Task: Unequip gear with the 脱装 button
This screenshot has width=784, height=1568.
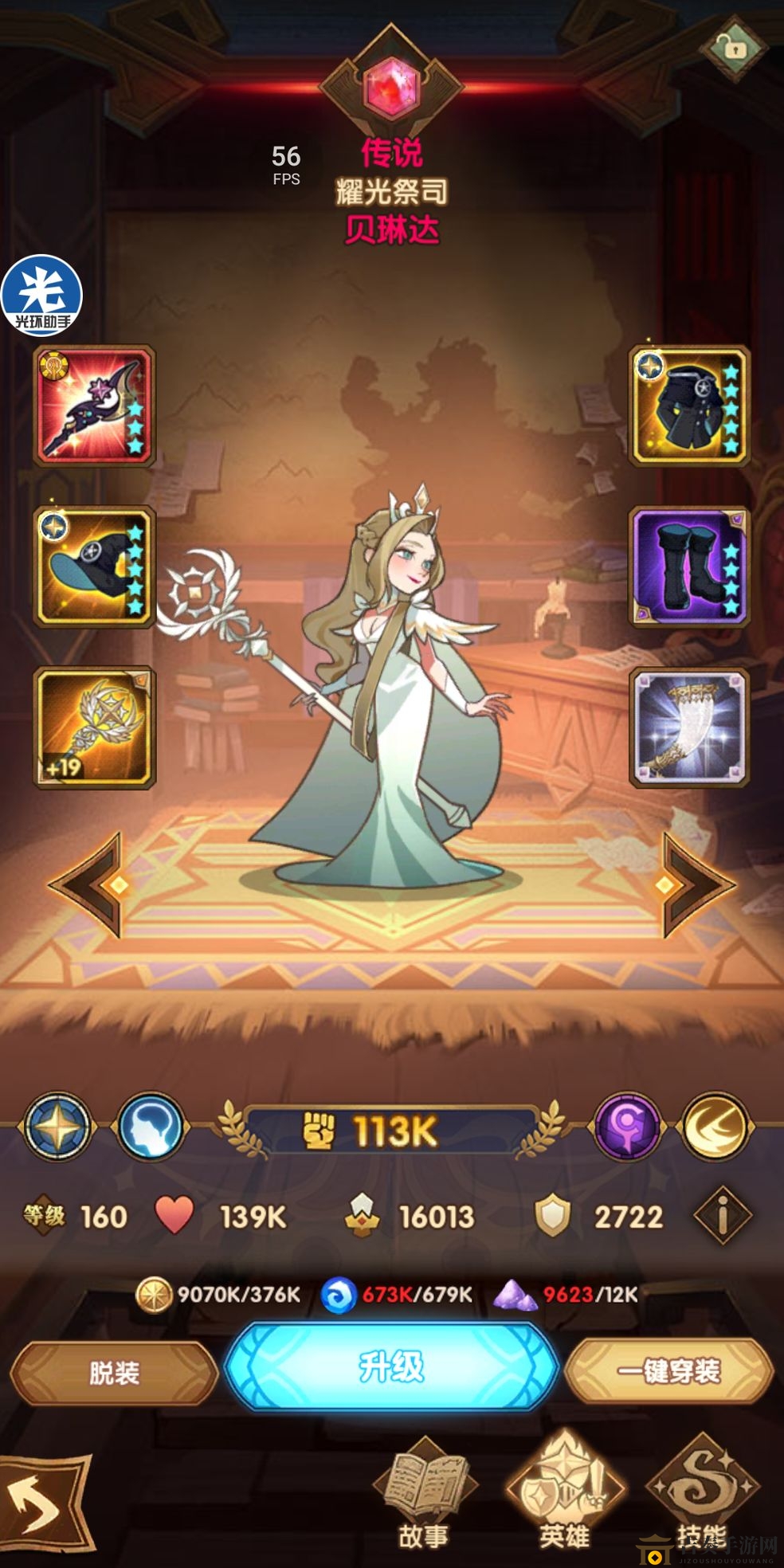Action: (114, 1372)
